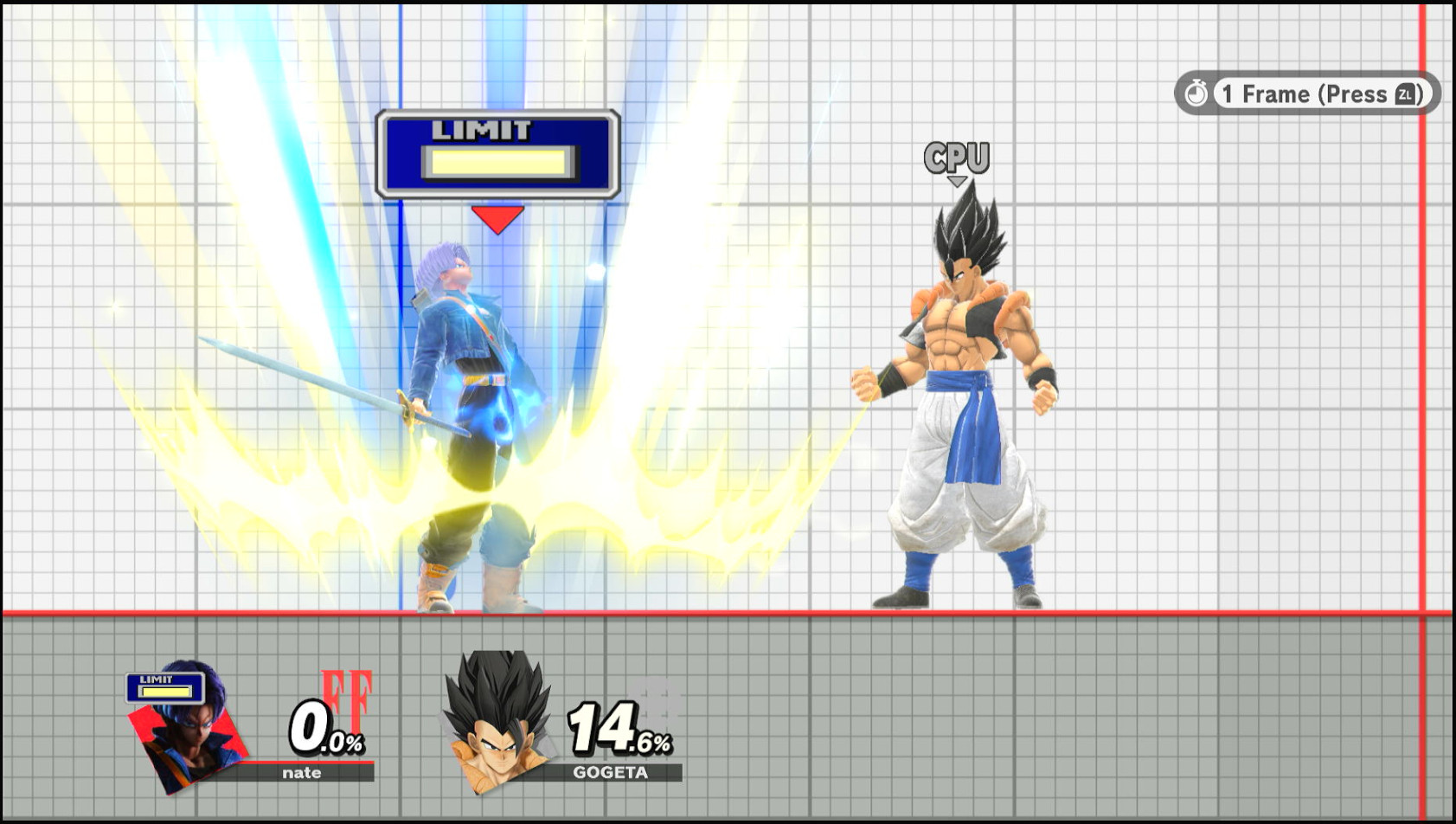Toggle the CPU marker arrow
This screenshot has height=824, width=1456.
956,180
